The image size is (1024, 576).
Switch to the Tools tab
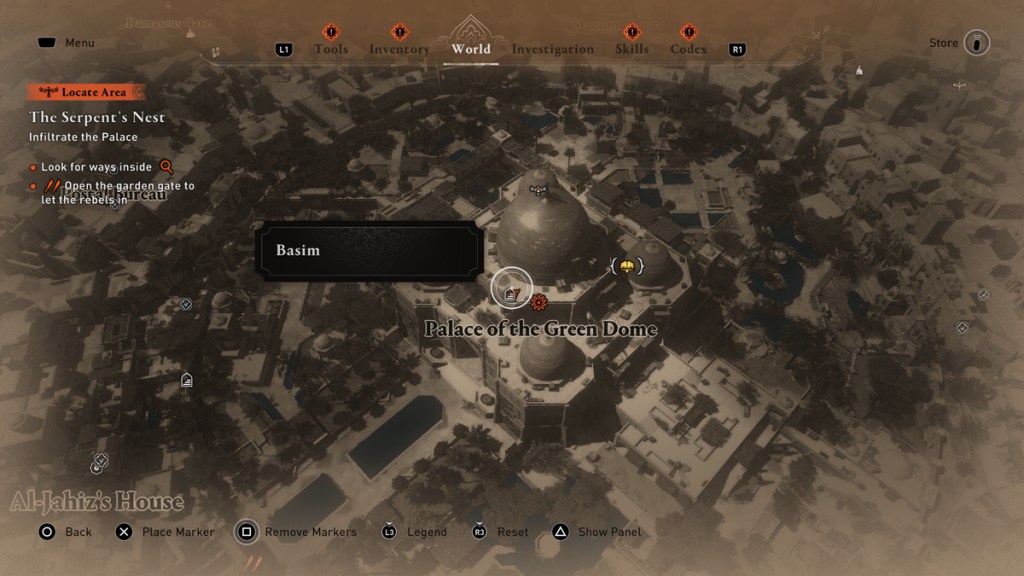(331, 49)
